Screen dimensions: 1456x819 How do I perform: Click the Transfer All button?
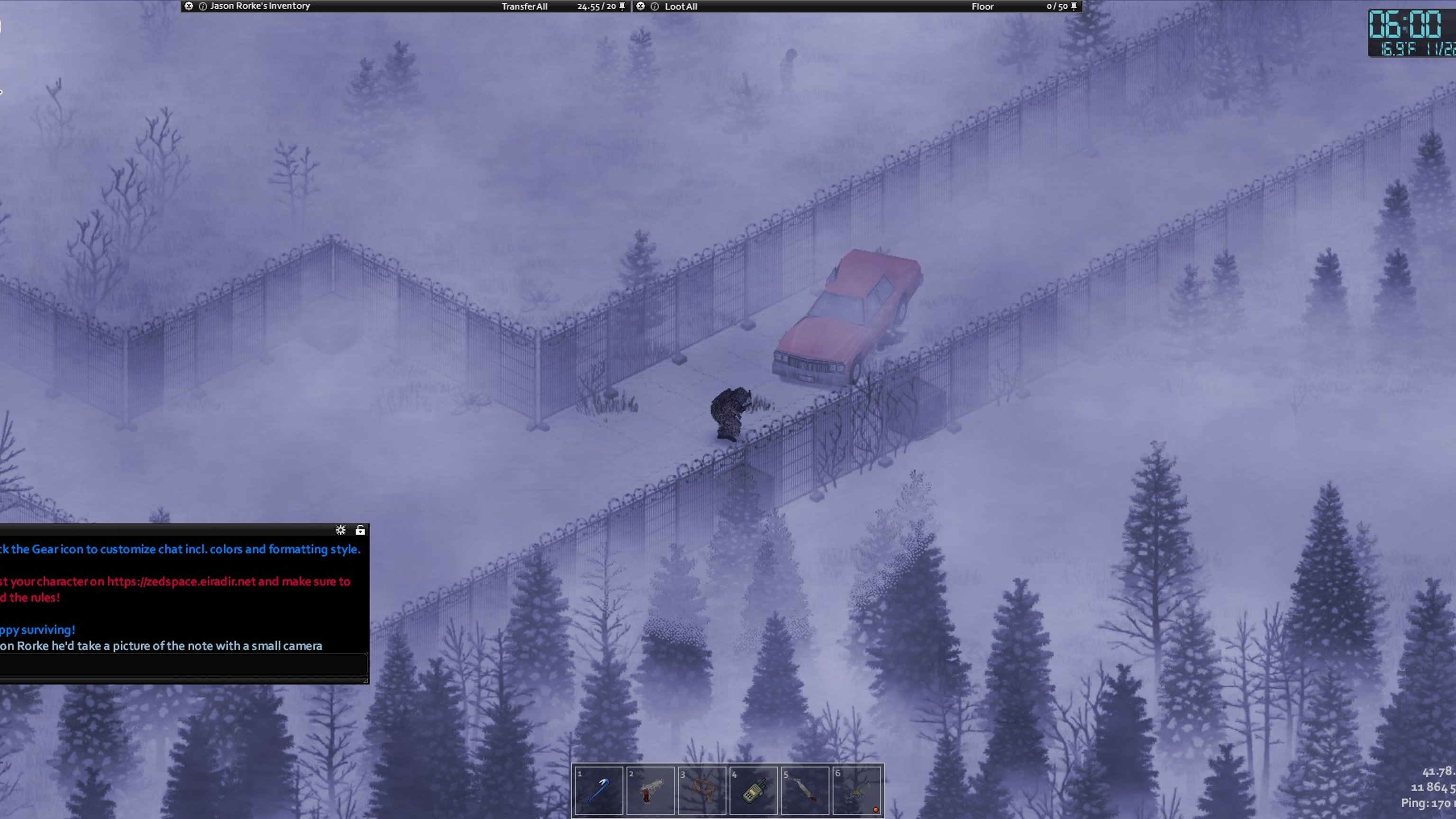(x=524, y=6)
